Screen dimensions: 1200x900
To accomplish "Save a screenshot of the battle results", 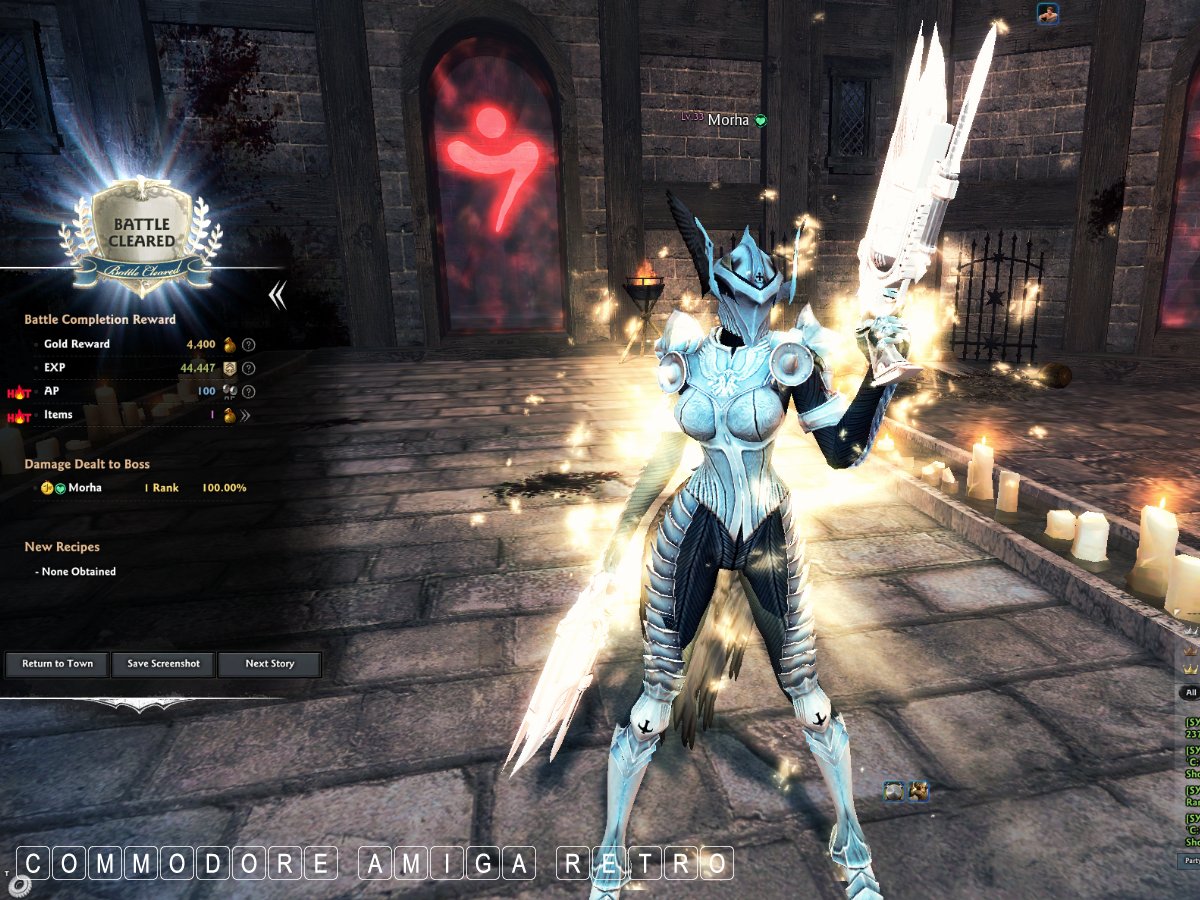I will 163,664.
